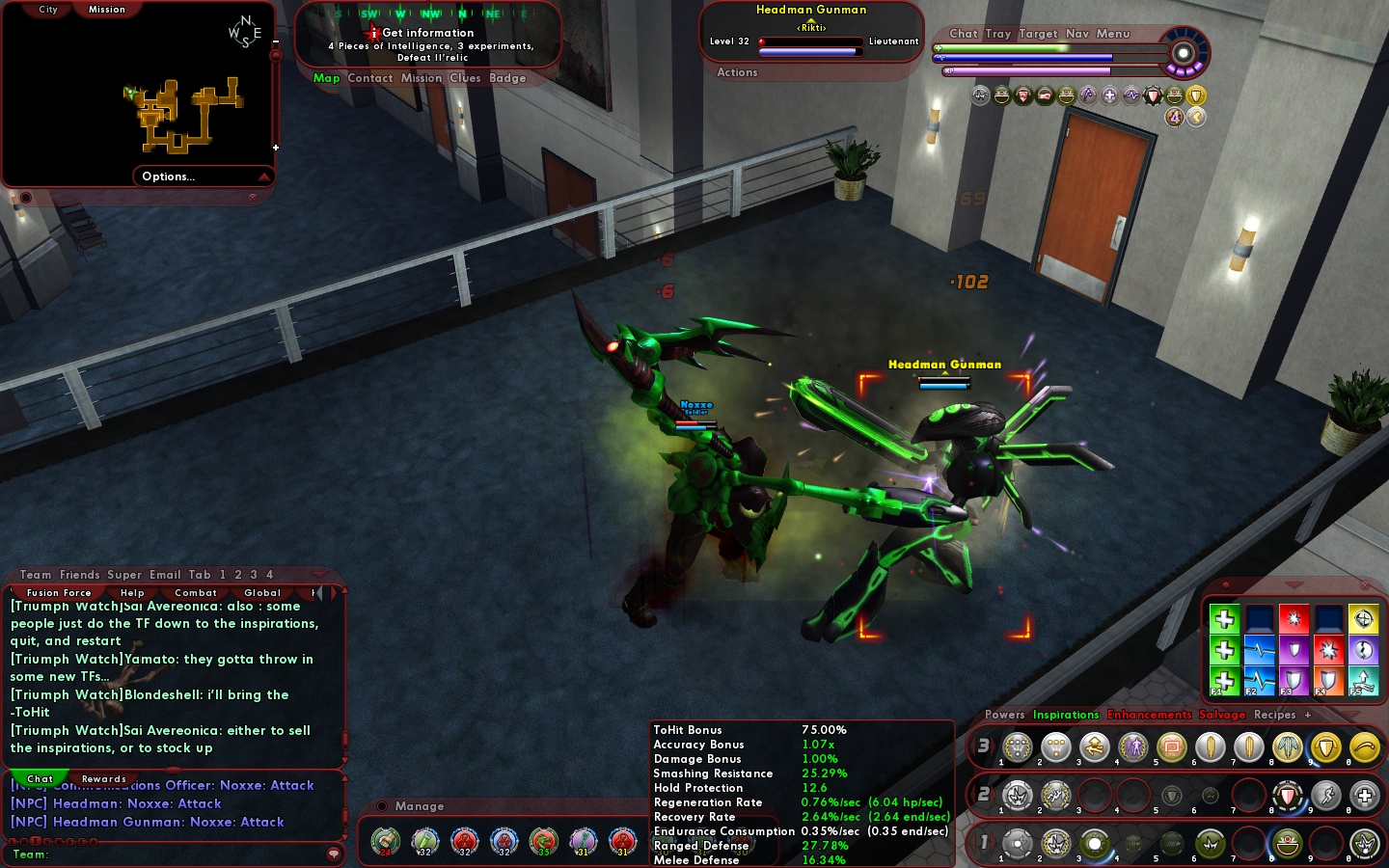Switch to the Rewards chat tab
Image resolution: width=1389 pixels, height=868 pixels.
click(x=104, y=779)
